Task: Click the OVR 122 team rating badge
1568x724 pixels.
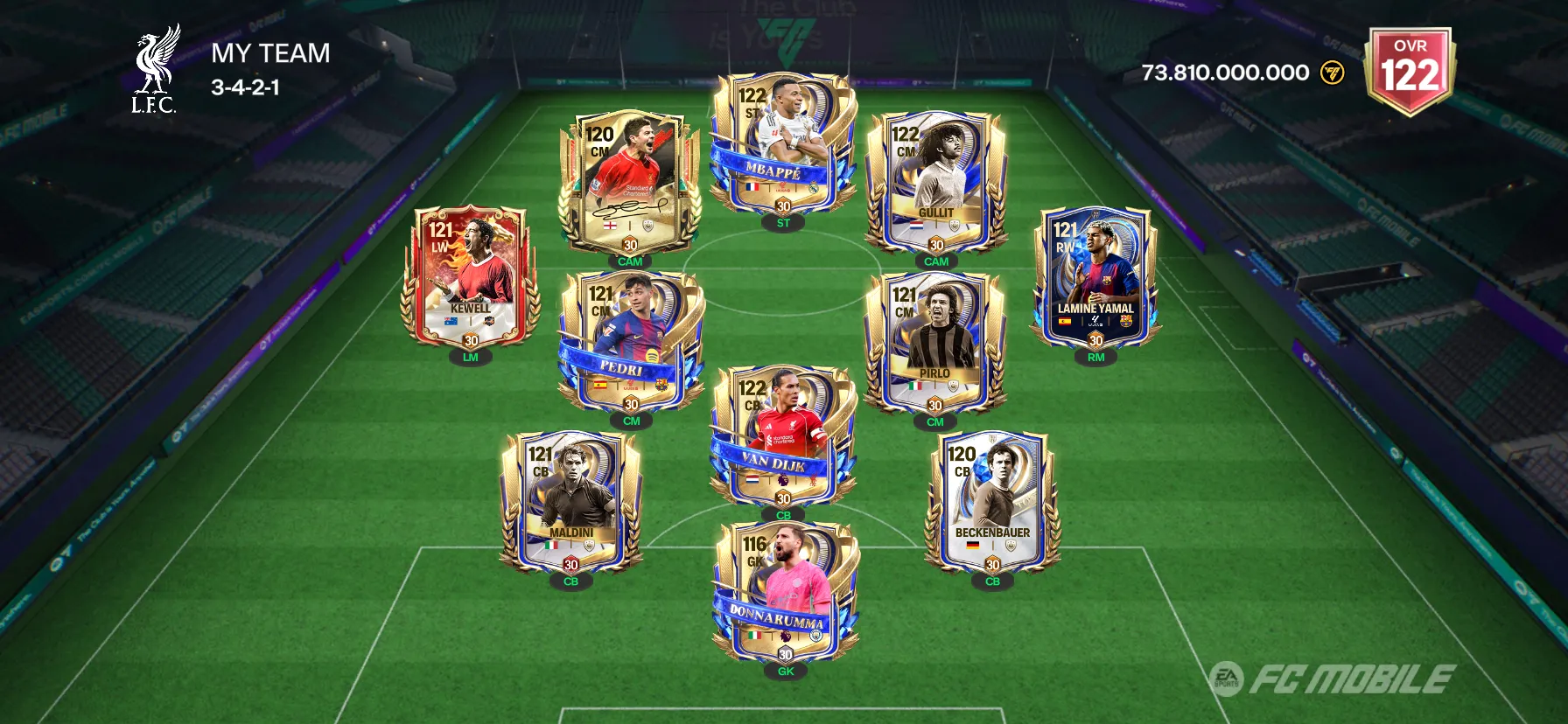Action: (x=1410, y=70)
